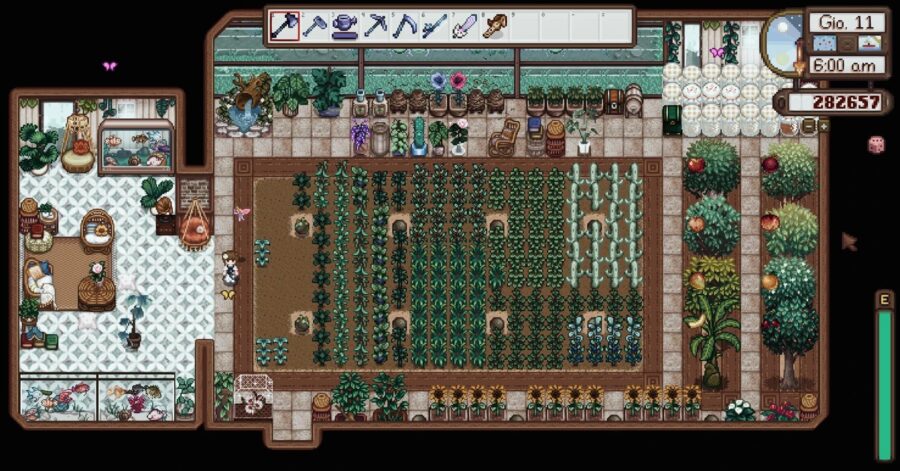Select the scythe tool slot
Viewport: 900px width, 471px height.
point(405,26)
